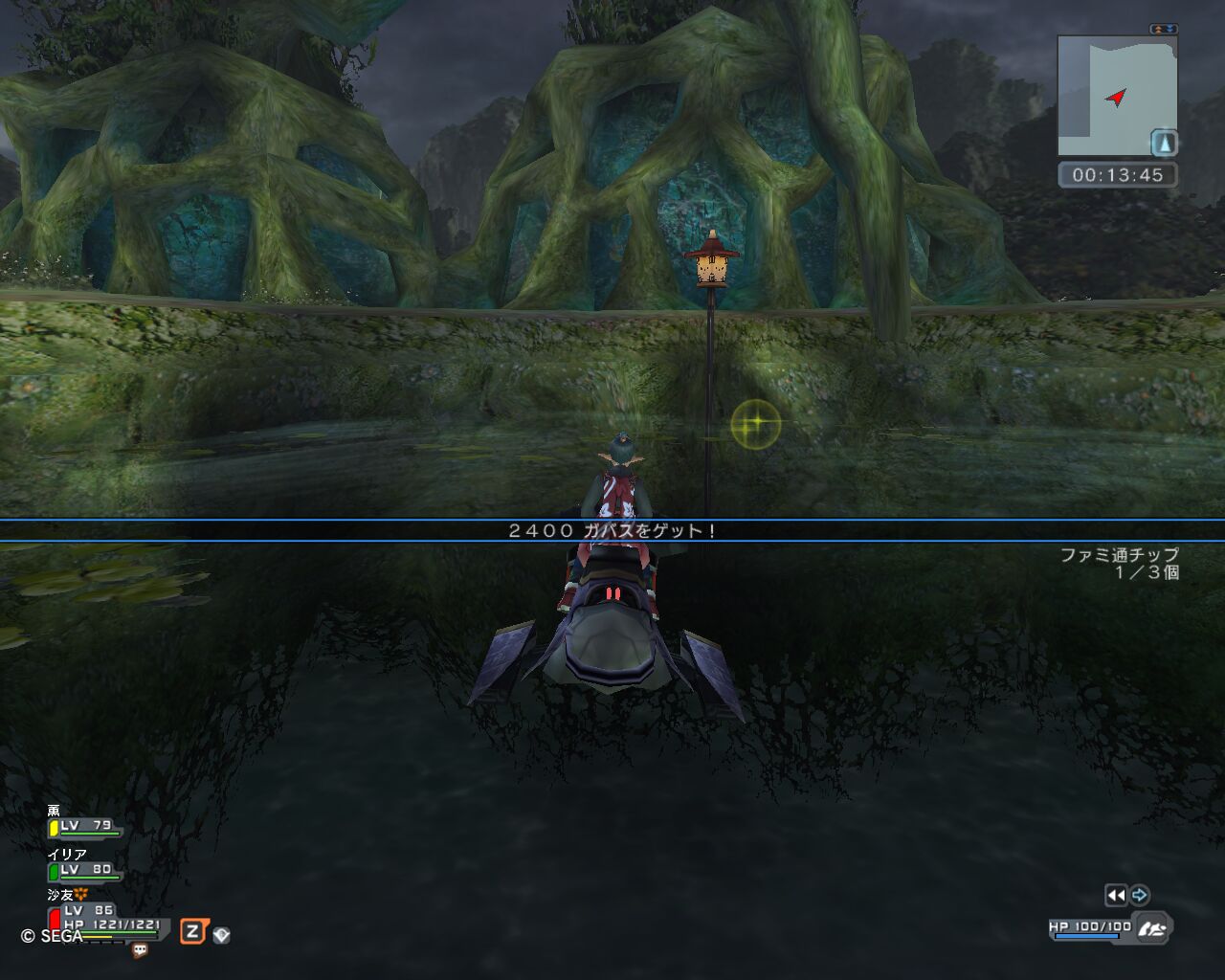
Task: Click the grey diamond icon beside Z
Action: (x=221, y=935)
